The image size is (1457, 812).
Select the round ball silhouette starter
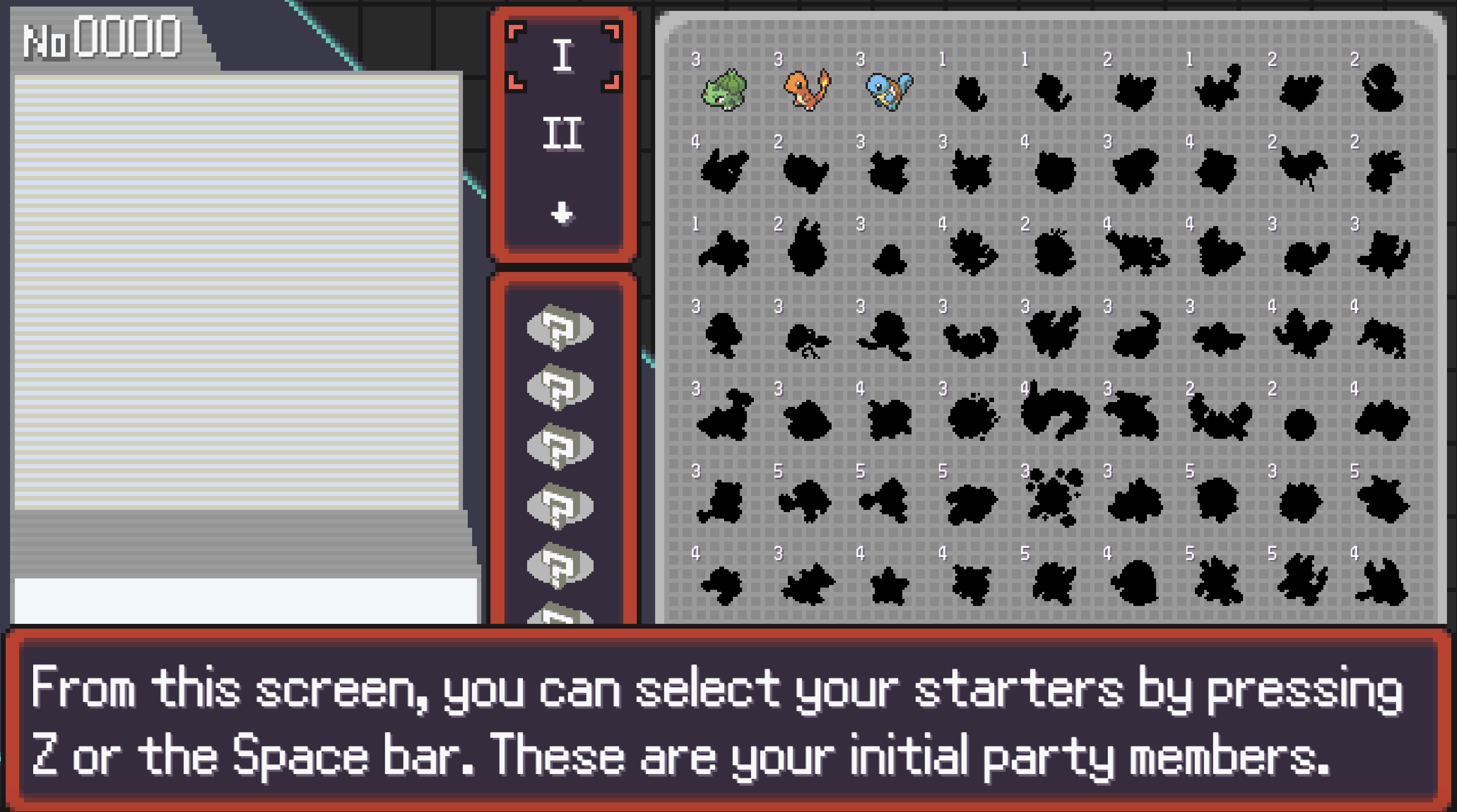tap(1300, 423)
